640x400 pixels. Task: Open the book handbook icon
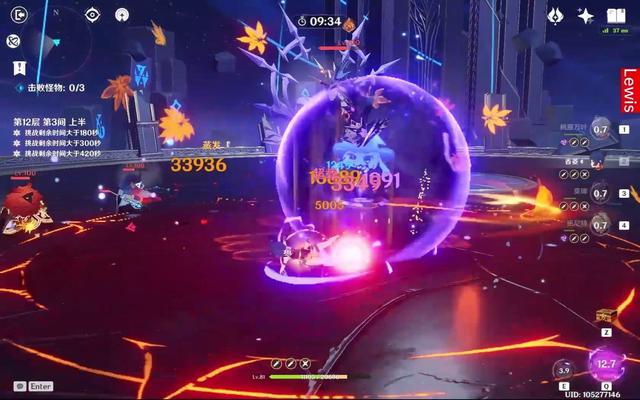(617, 16)
